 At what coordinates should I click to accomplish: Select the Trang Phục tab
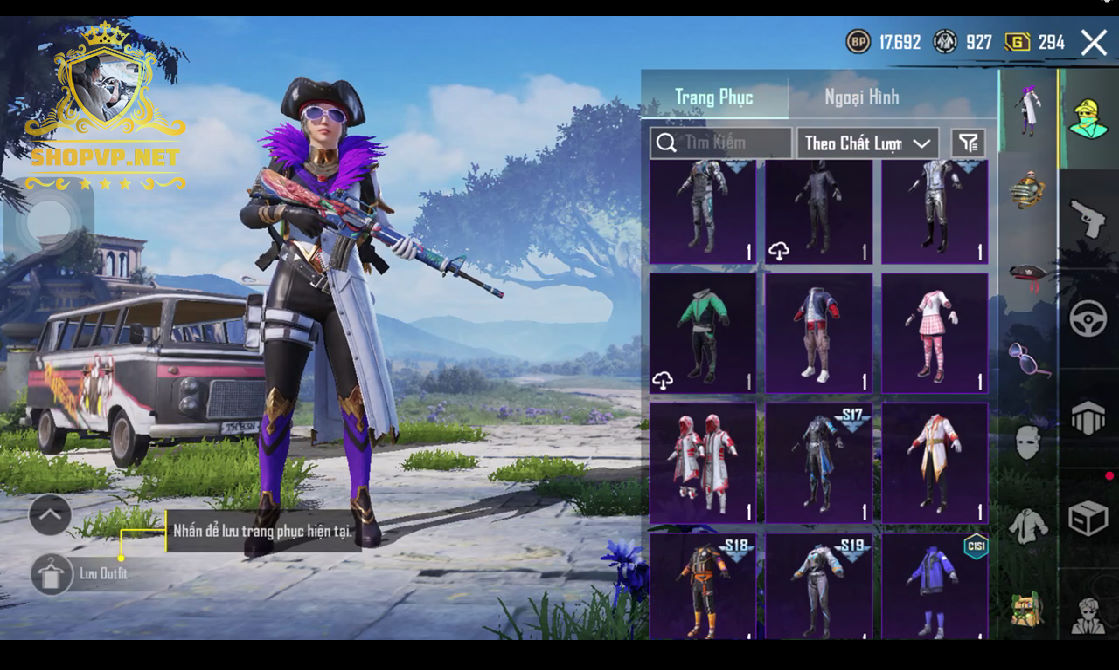714,97
